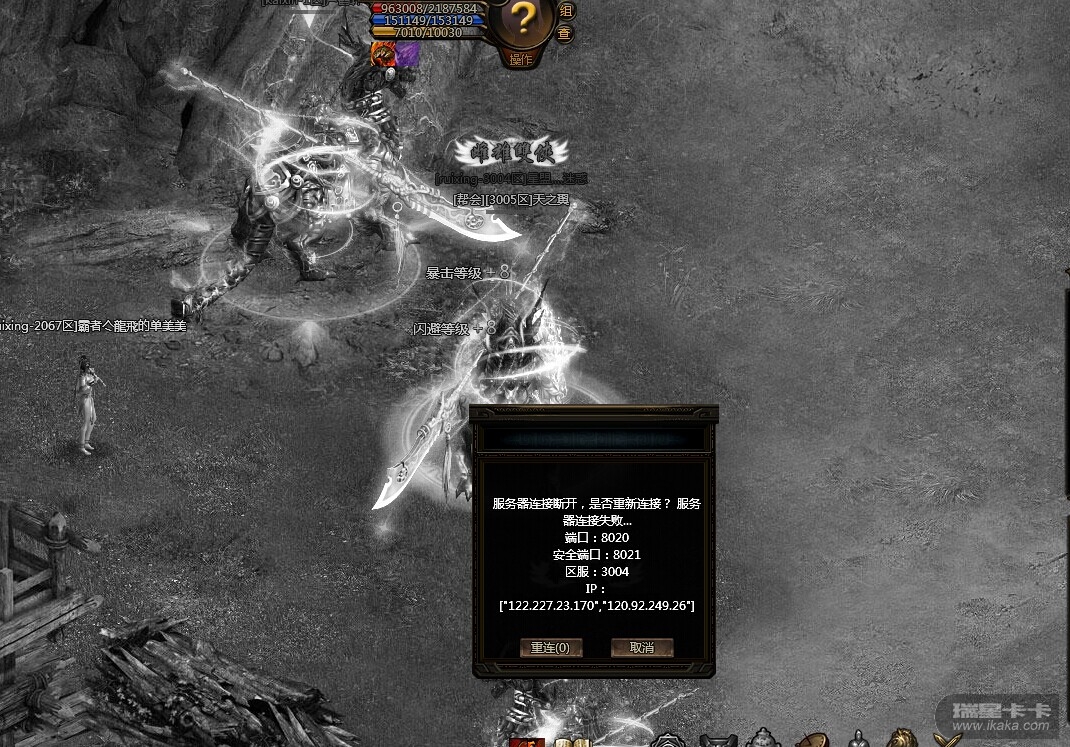Select the question mark target portrait

(x=521, y=20)
